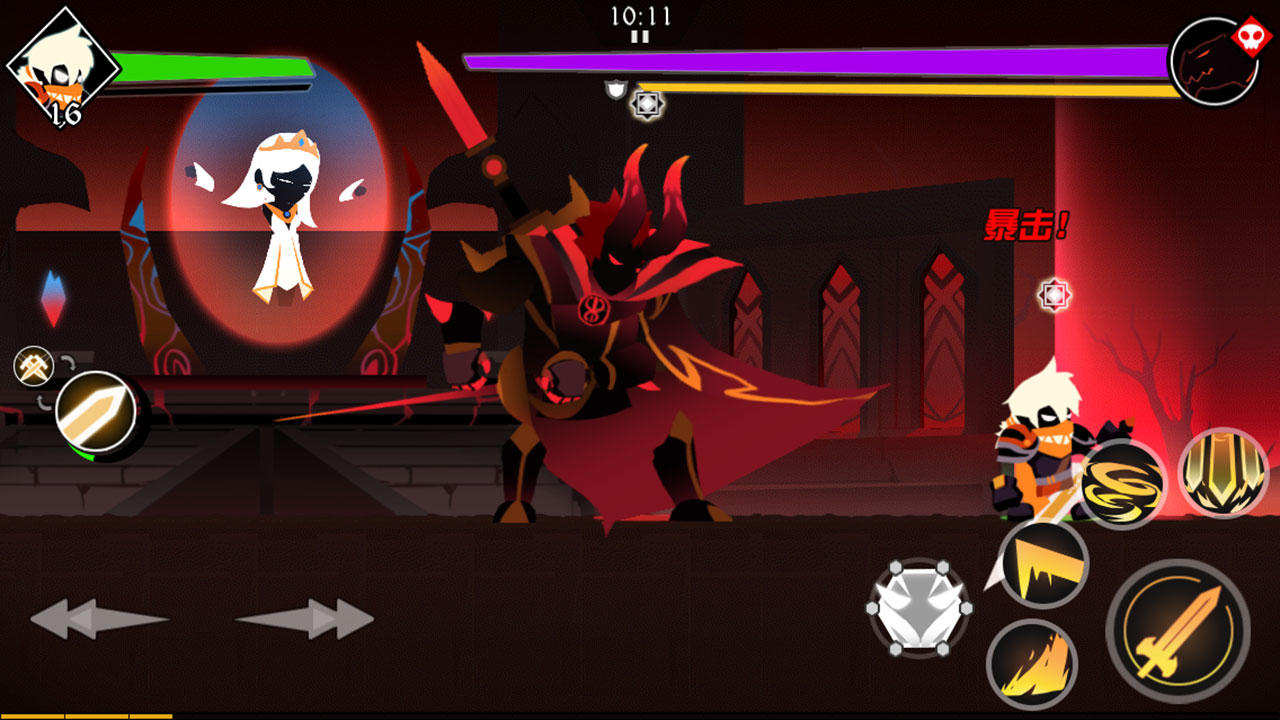The image size is (1280, 720).
Task: Tap the left movement arrow
Action: (x=98, y=619)
